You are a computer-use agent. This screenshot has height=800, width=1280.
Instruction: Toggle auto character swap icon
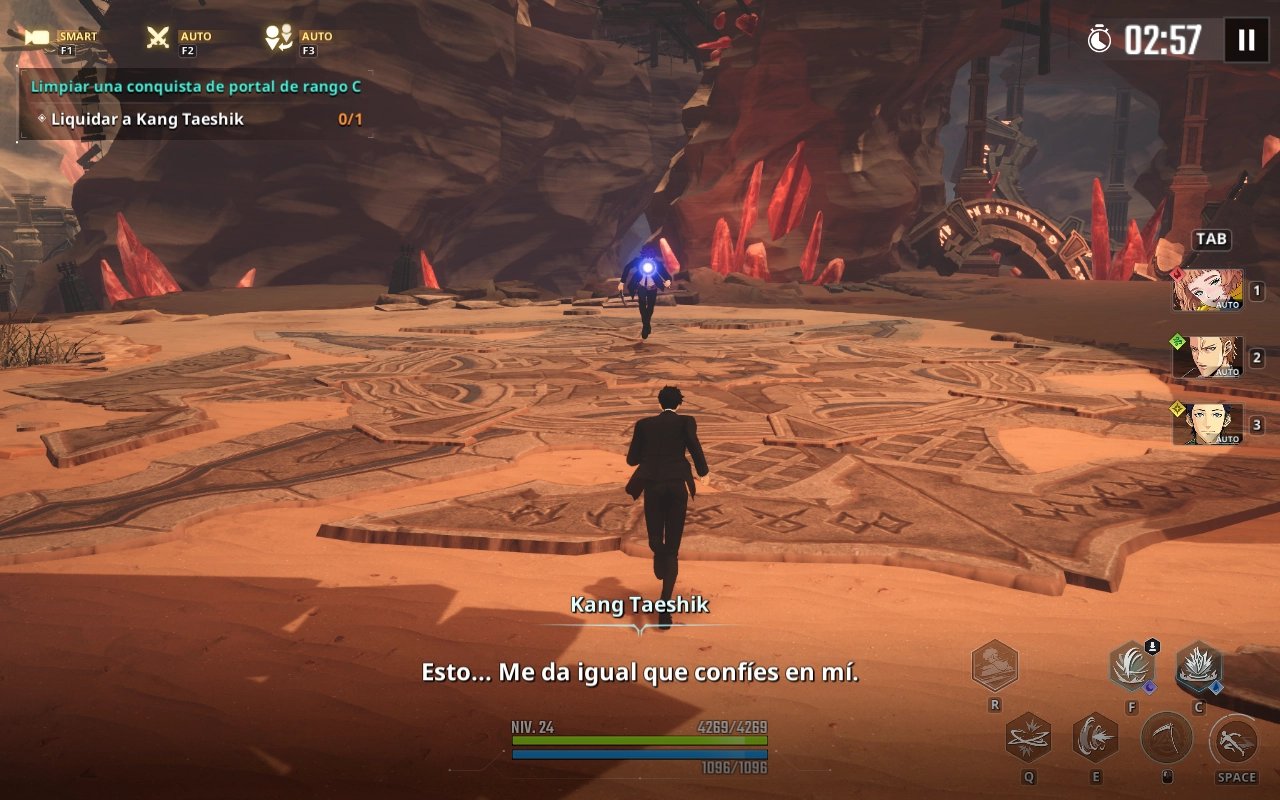click(x=277, y=38)
